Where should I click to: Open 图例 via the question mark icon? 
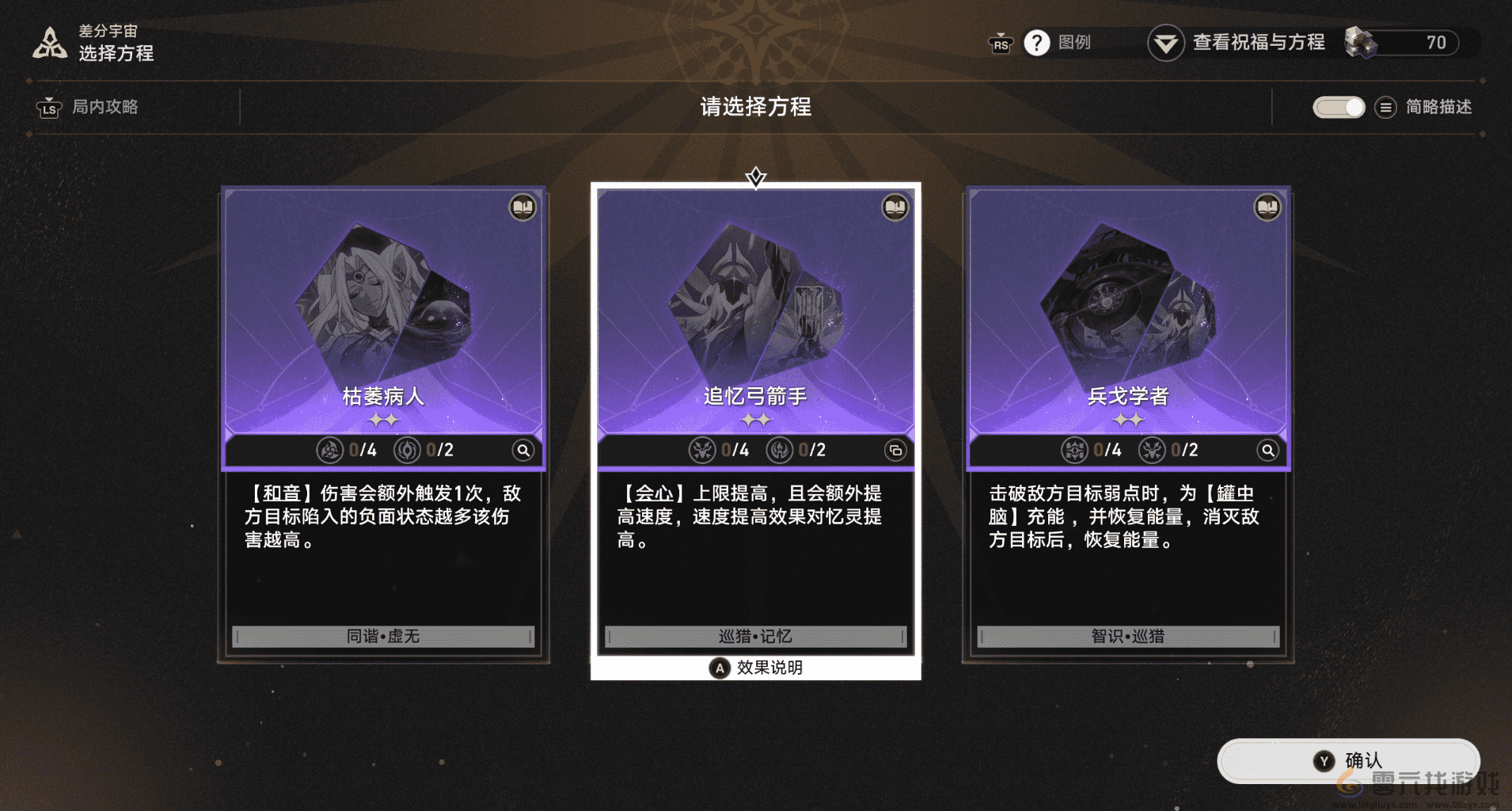1038,43
